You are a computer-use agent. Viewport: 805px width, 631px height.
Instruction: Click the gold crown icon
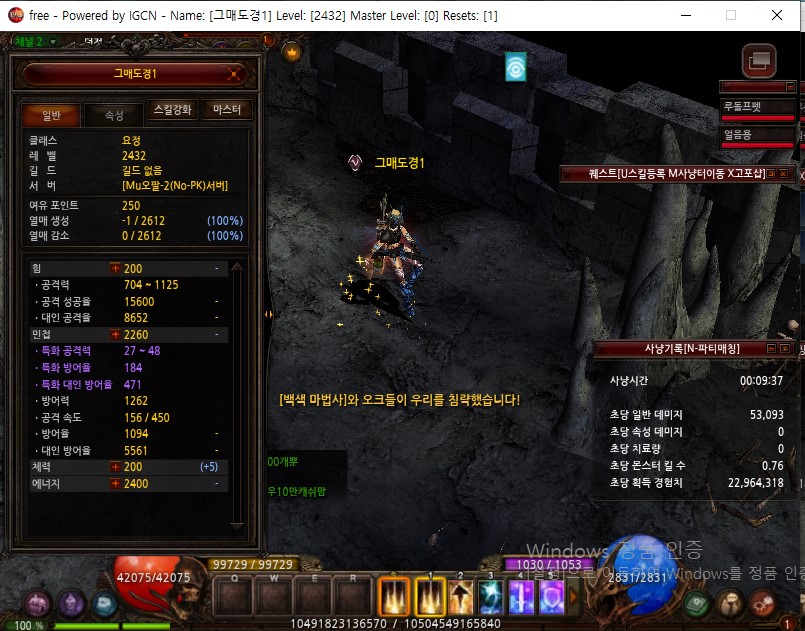292,53
